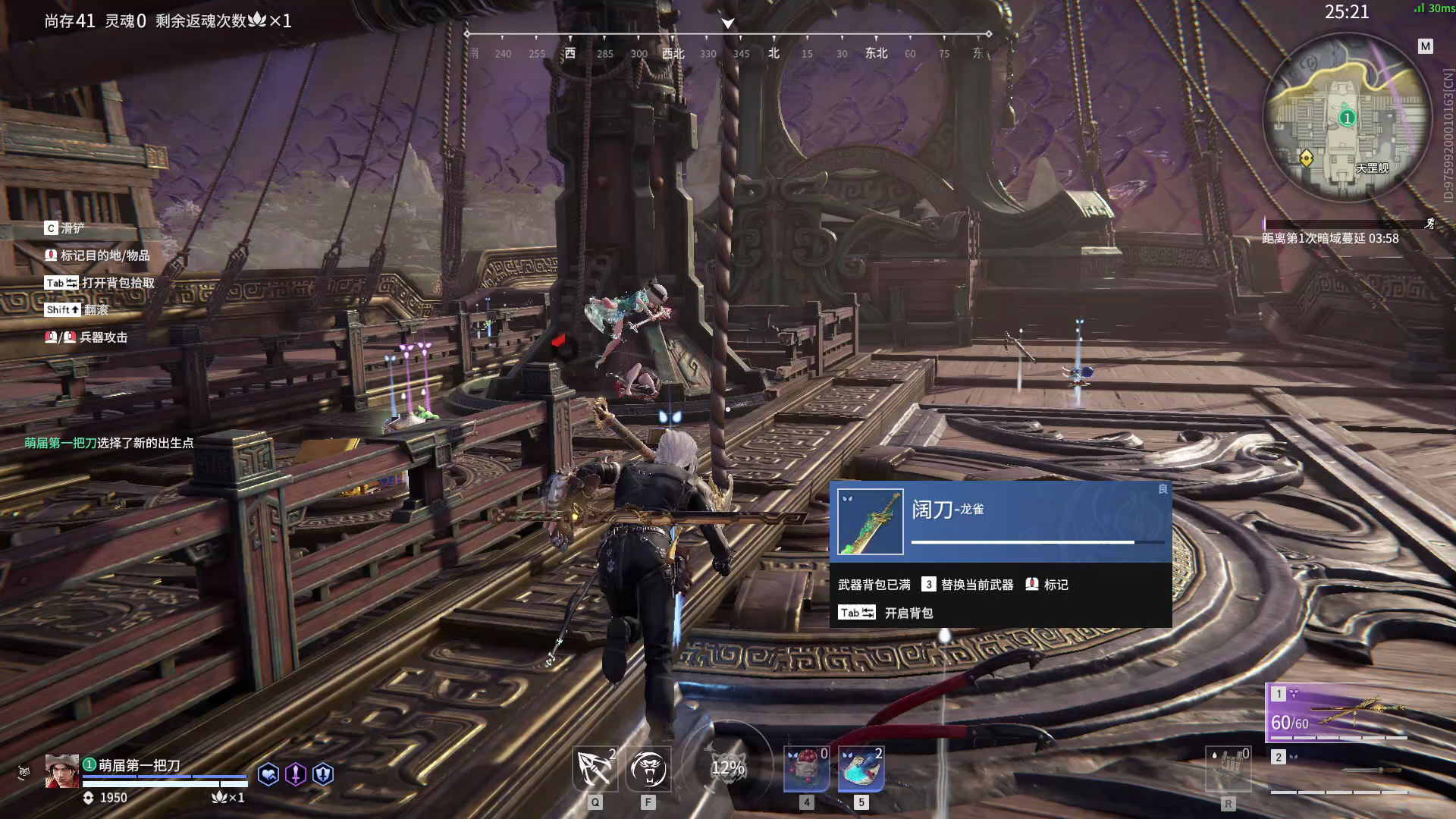Activate the arrow skill icon
1456x819 pixels.
[x=595, y=768]
